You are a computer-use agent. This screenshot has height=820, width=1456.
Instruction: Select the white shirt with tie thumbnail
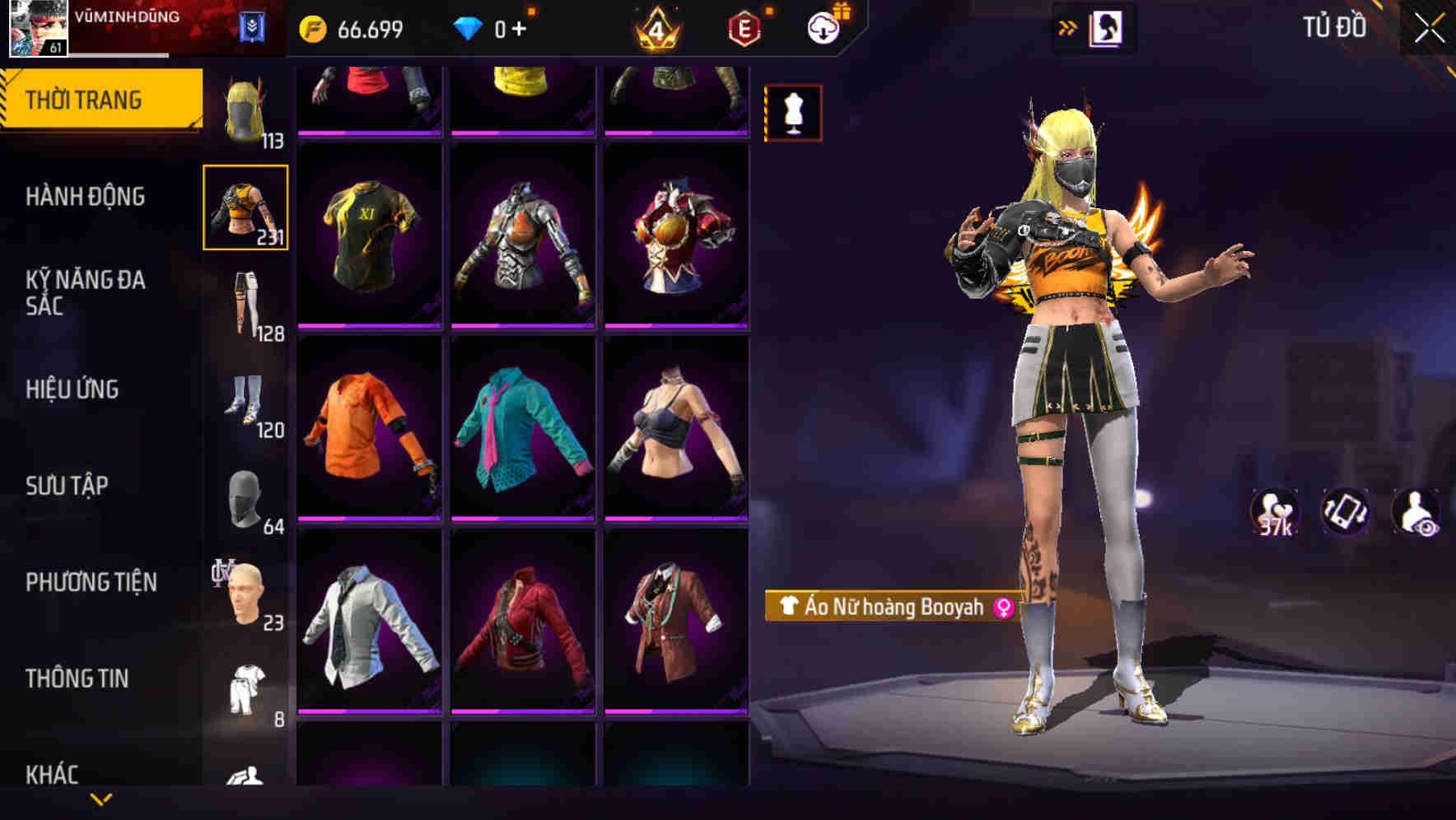(370, 626)
